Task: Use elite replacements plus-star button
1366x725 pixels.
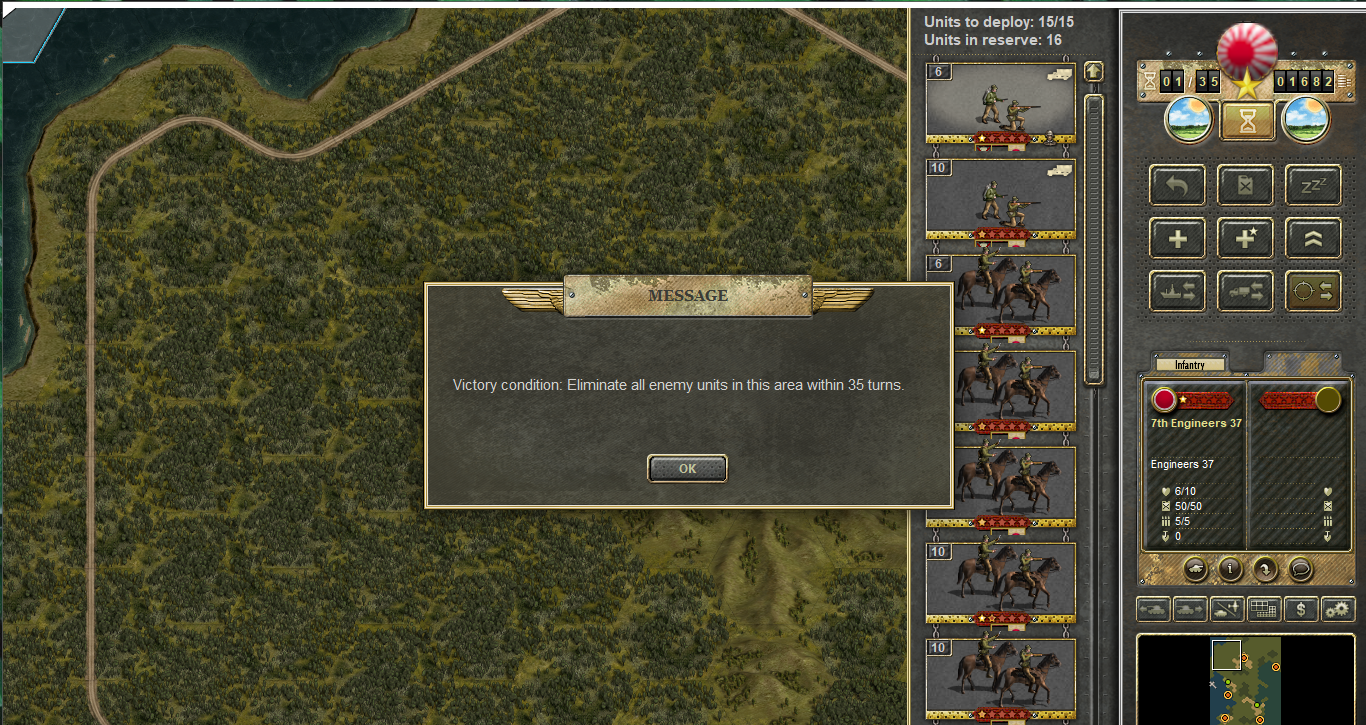Action: (x=1245, y=238)
